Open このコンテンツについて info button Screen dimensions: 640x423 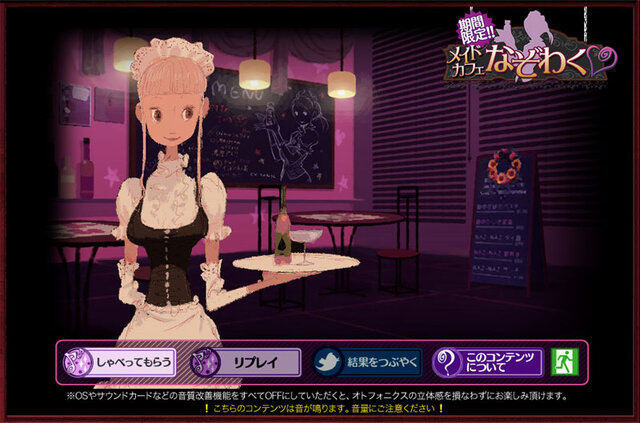[x=487, y=362]
